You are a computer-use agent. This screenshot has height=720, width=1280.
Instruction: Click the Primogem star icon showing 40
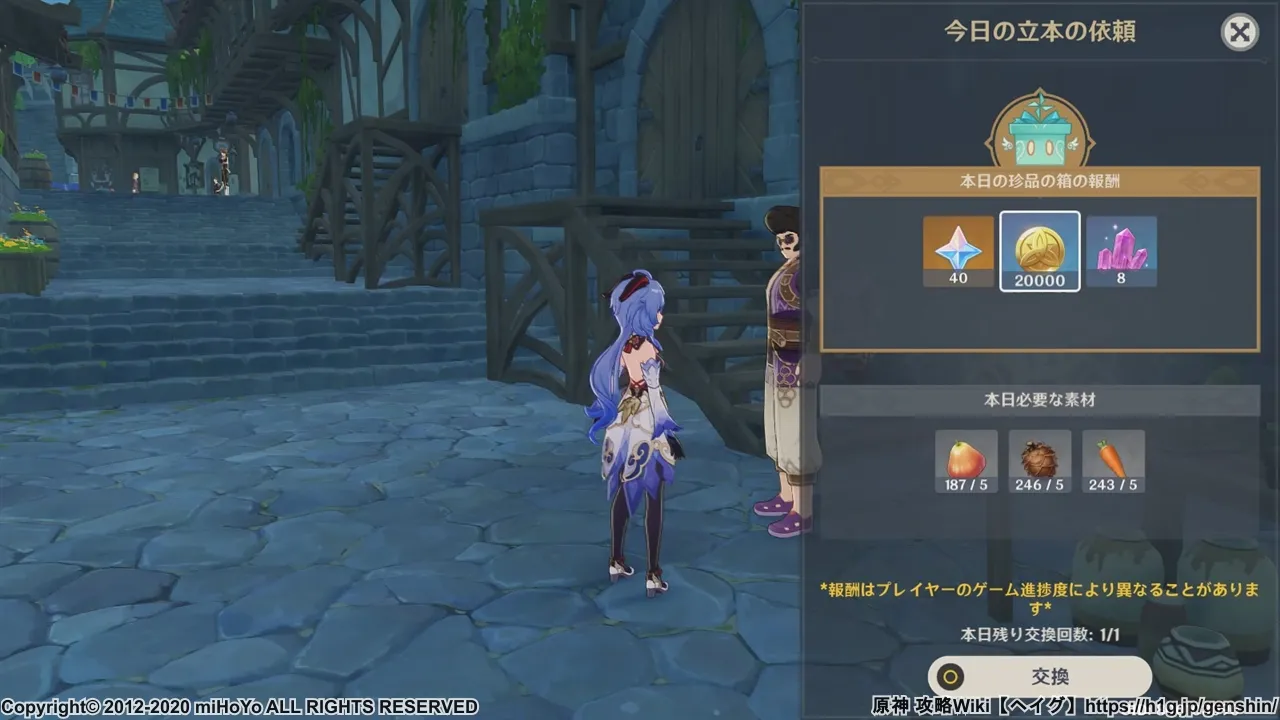tap(957, 250)
